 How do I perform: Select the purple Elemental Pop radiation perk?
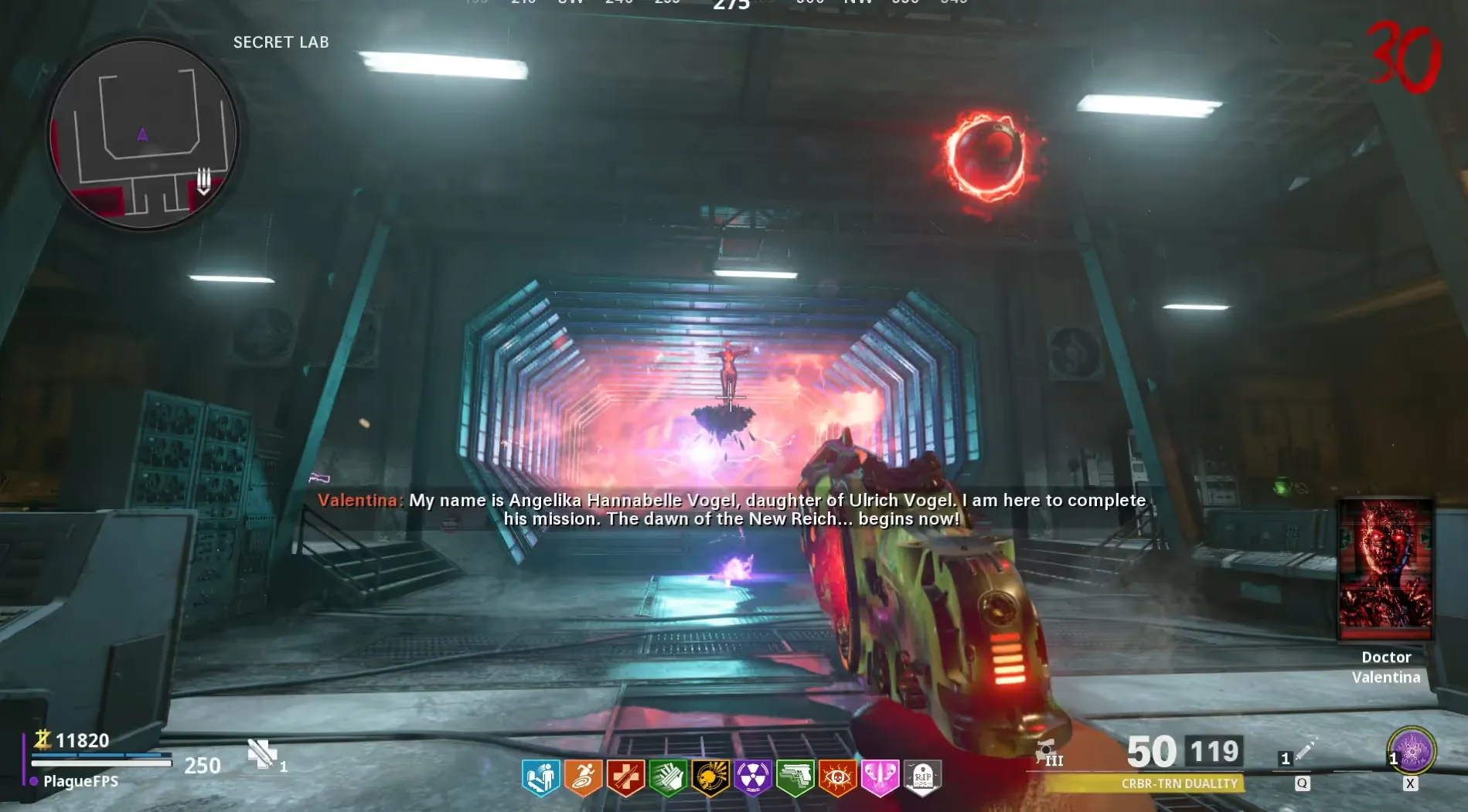(x=753, y=776)
